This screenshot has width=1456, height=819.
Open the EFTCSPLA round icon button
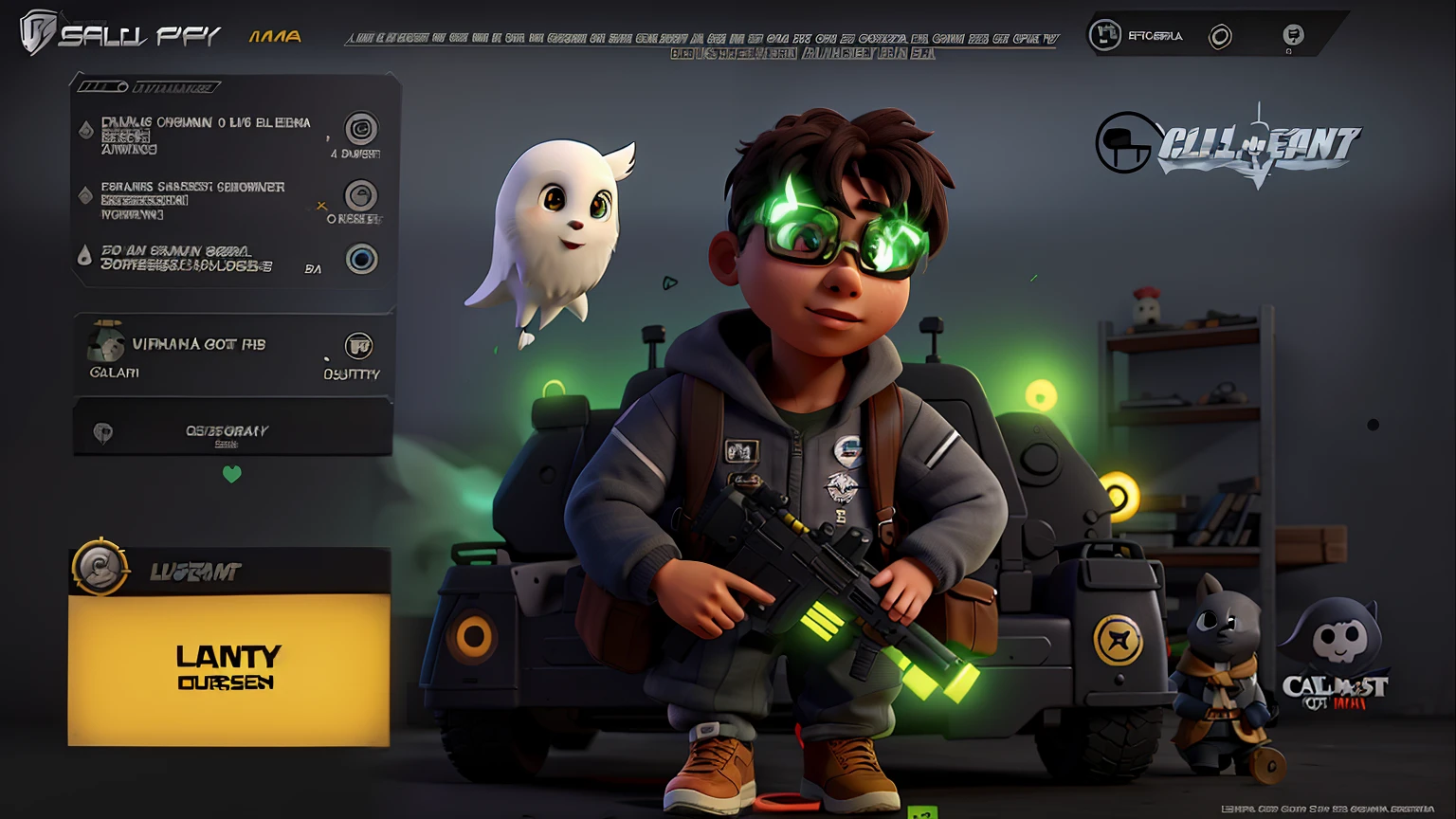pyautogui.click(x=1104, y=36)
